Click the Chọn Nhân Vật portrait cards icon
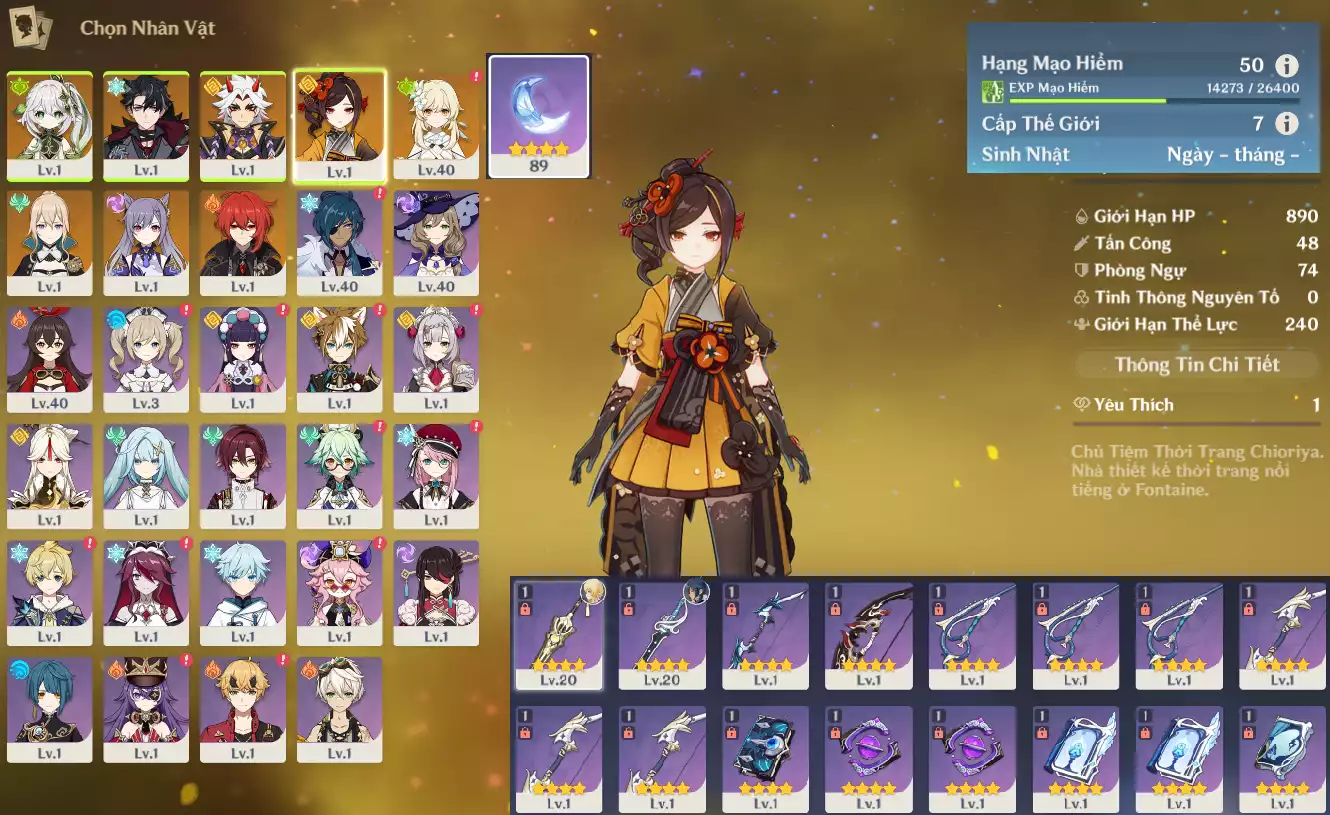The width and height of the screenshot is (1330, 815). pos(29,27)
